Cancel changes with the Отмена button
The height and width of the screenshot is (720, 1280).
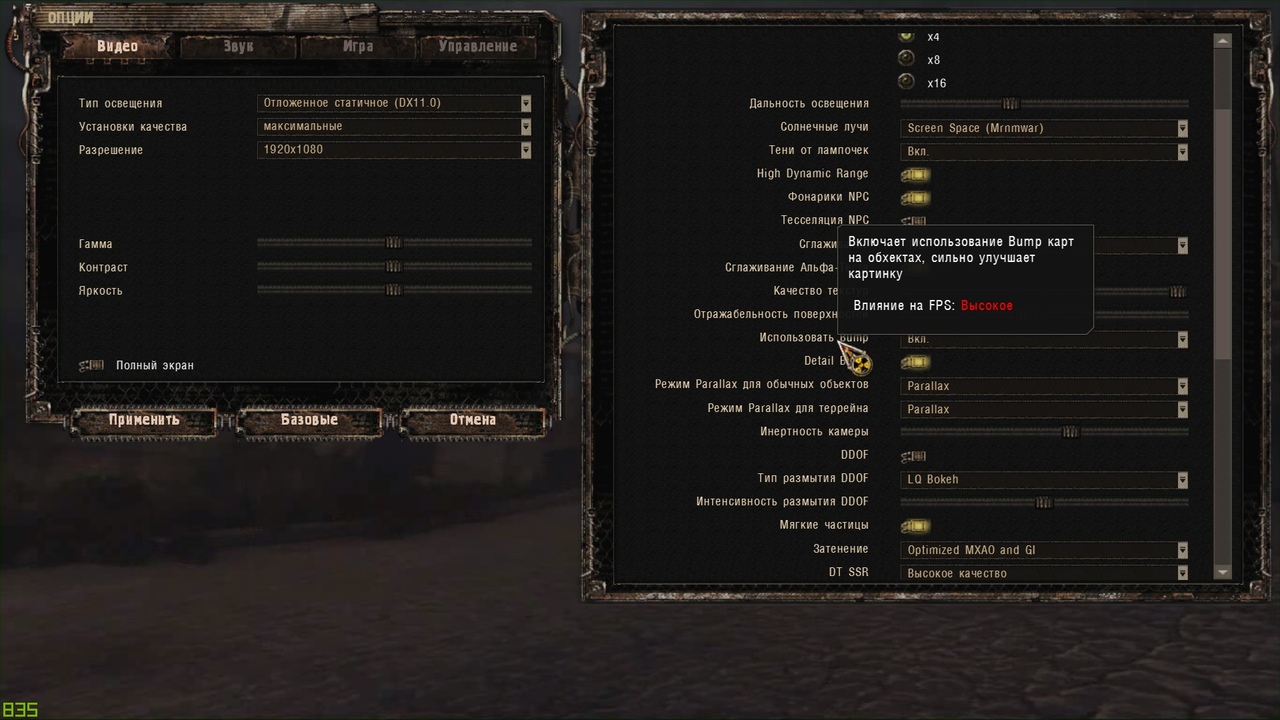point(472,420)
